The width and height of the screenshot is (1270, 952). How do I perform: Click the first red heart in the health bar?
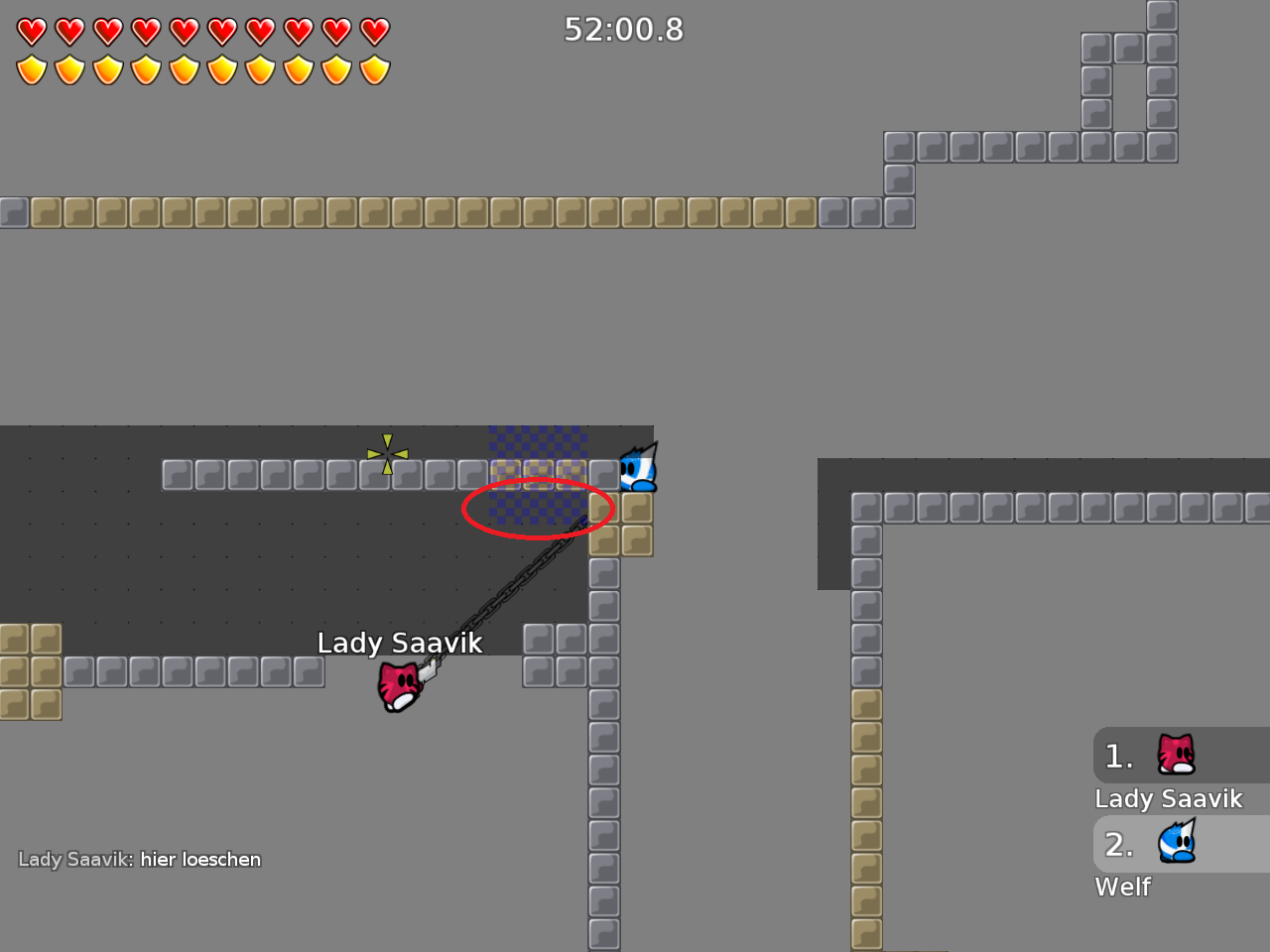tap(31, 31)
